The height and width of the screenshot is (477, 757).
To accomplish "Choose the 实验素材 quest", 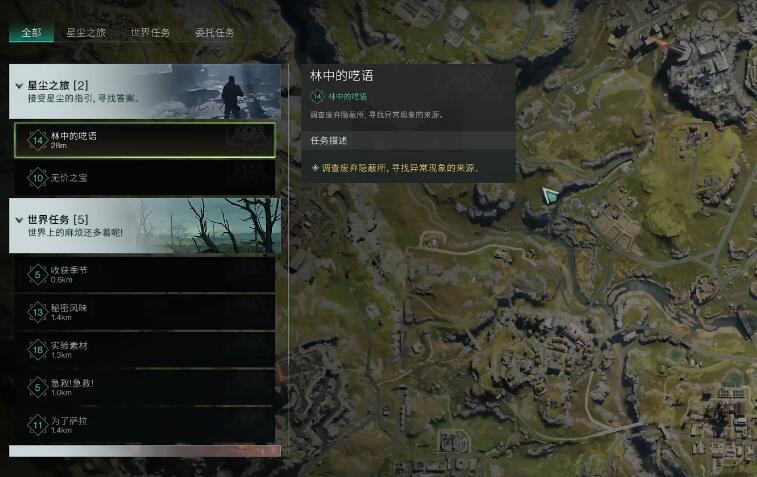I will coord(145,349).
